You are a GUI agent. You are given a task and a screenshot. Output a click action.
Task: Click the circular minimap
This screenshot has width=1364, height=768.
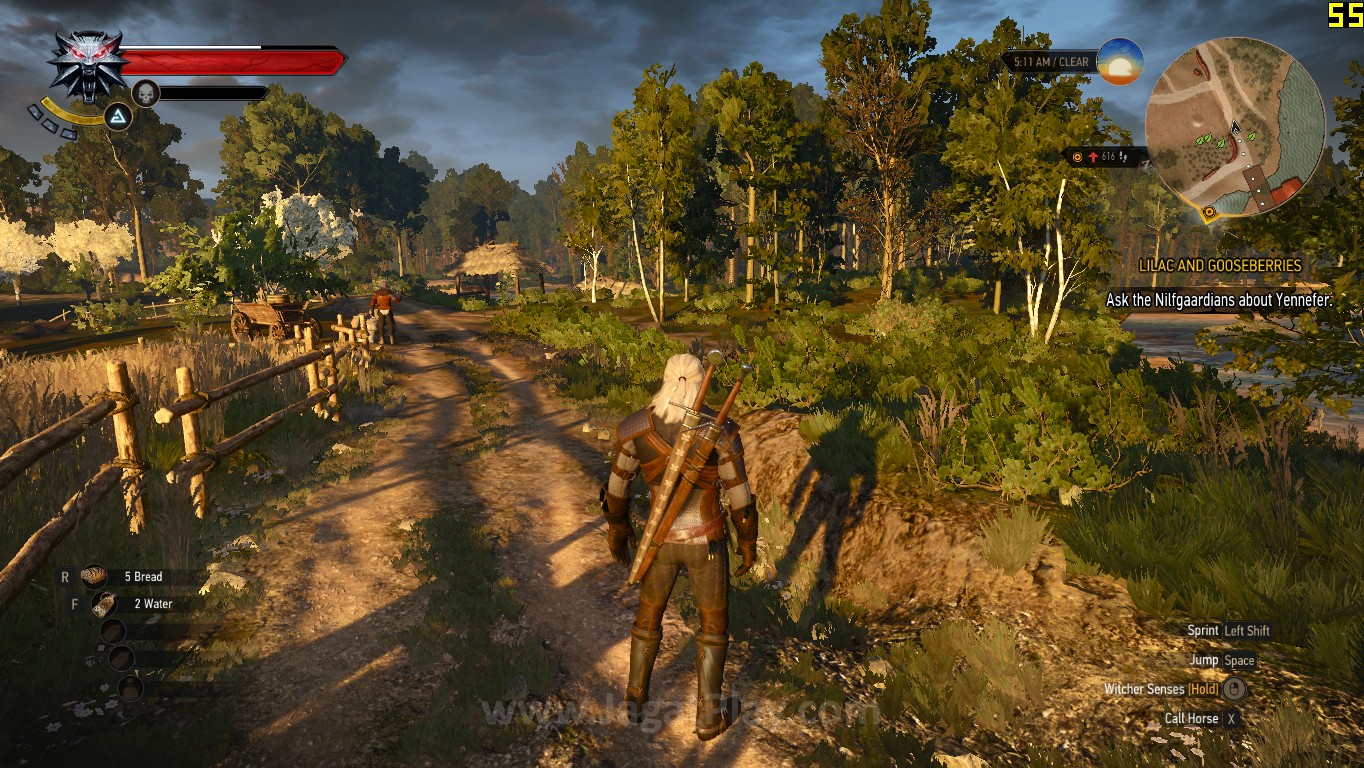[x=1235, y=126]
